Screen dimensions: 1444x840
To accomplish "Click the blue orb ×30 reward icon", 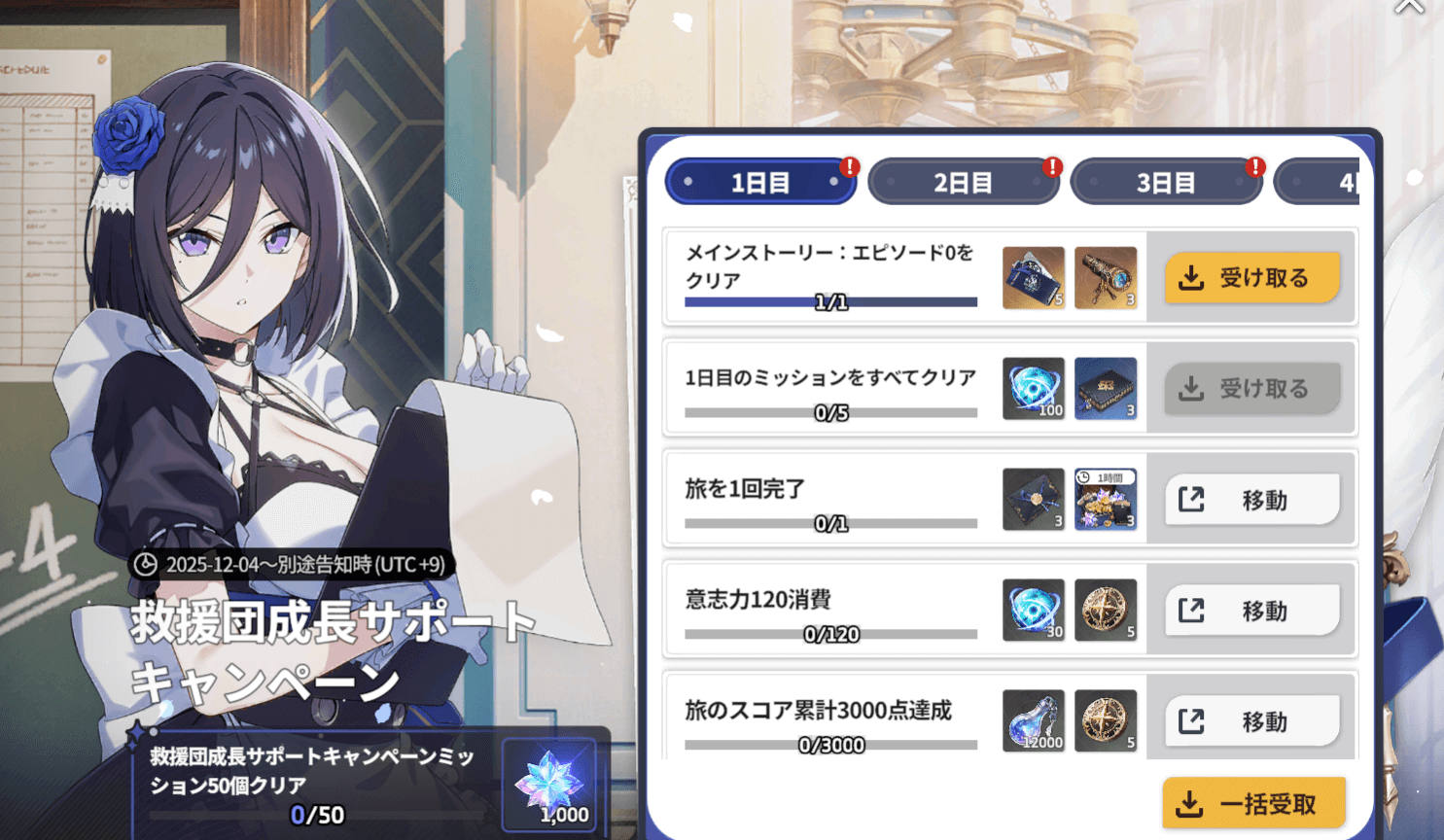I will [x=1034, y=611].
